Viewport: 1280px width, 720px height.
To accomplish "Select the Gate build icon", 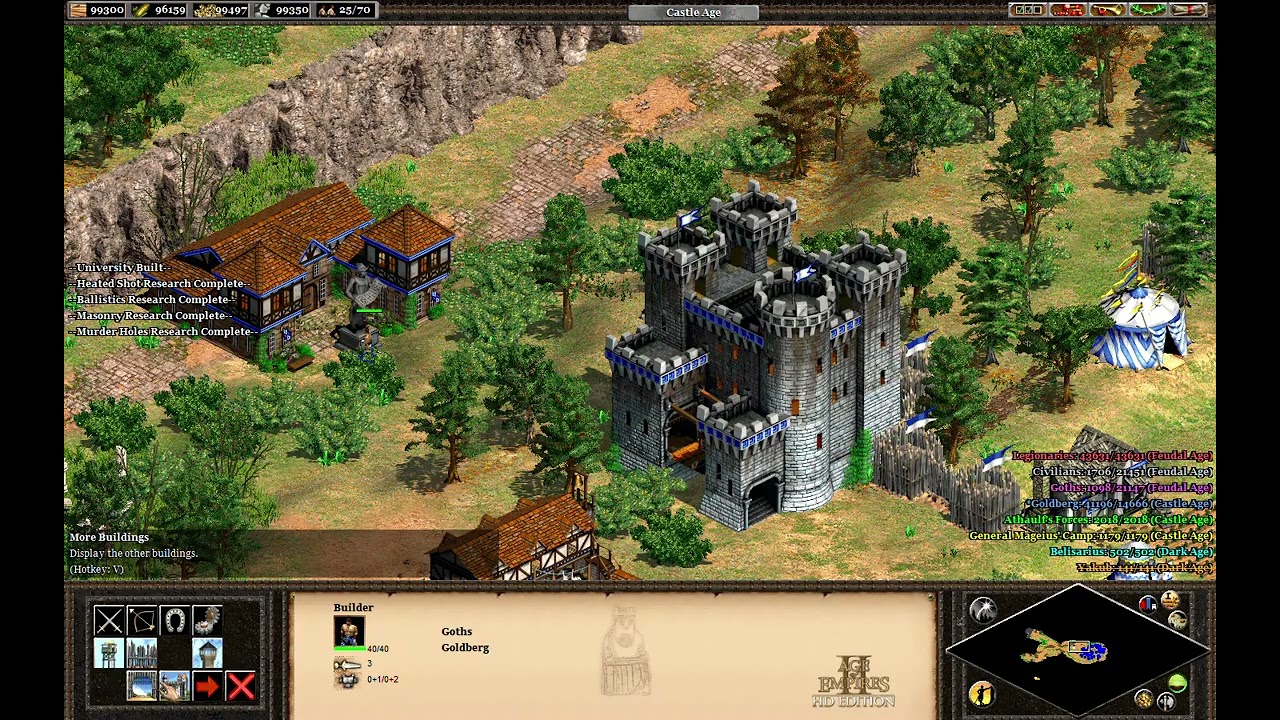I will tap(142, 686).
